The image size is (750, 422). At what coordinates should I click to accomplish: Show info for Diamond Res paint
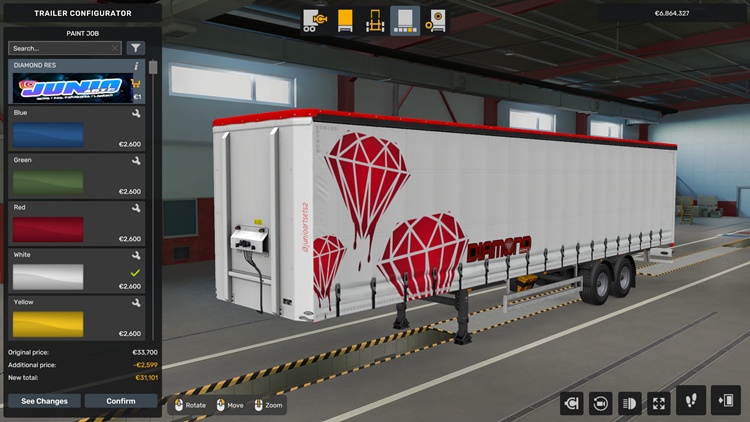click(136, 65)
